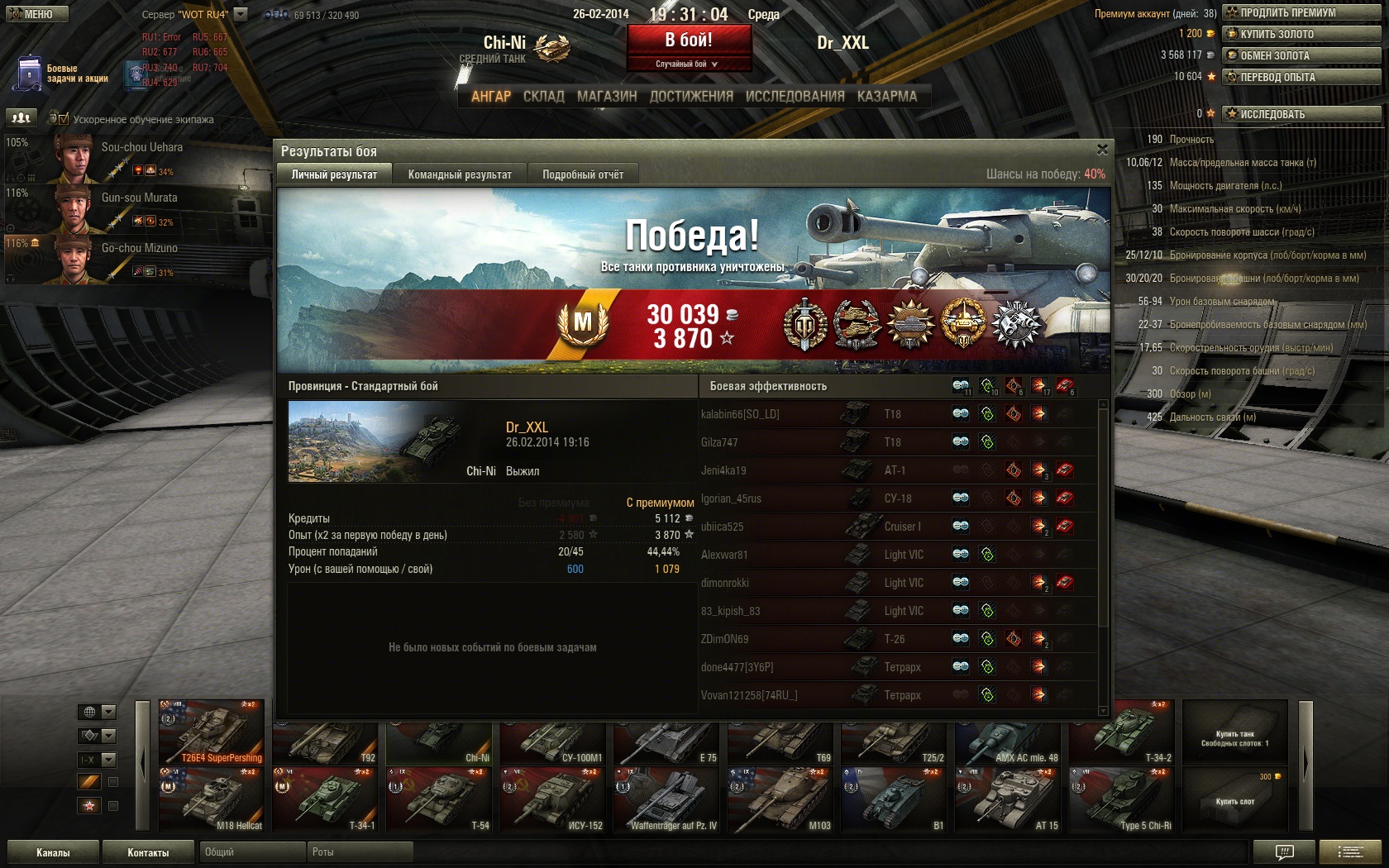1389x868 pixels.
Task: Click ПРОДЛИТЬ ПРЕМИУМ button
Action: (x=1301, y=12)
